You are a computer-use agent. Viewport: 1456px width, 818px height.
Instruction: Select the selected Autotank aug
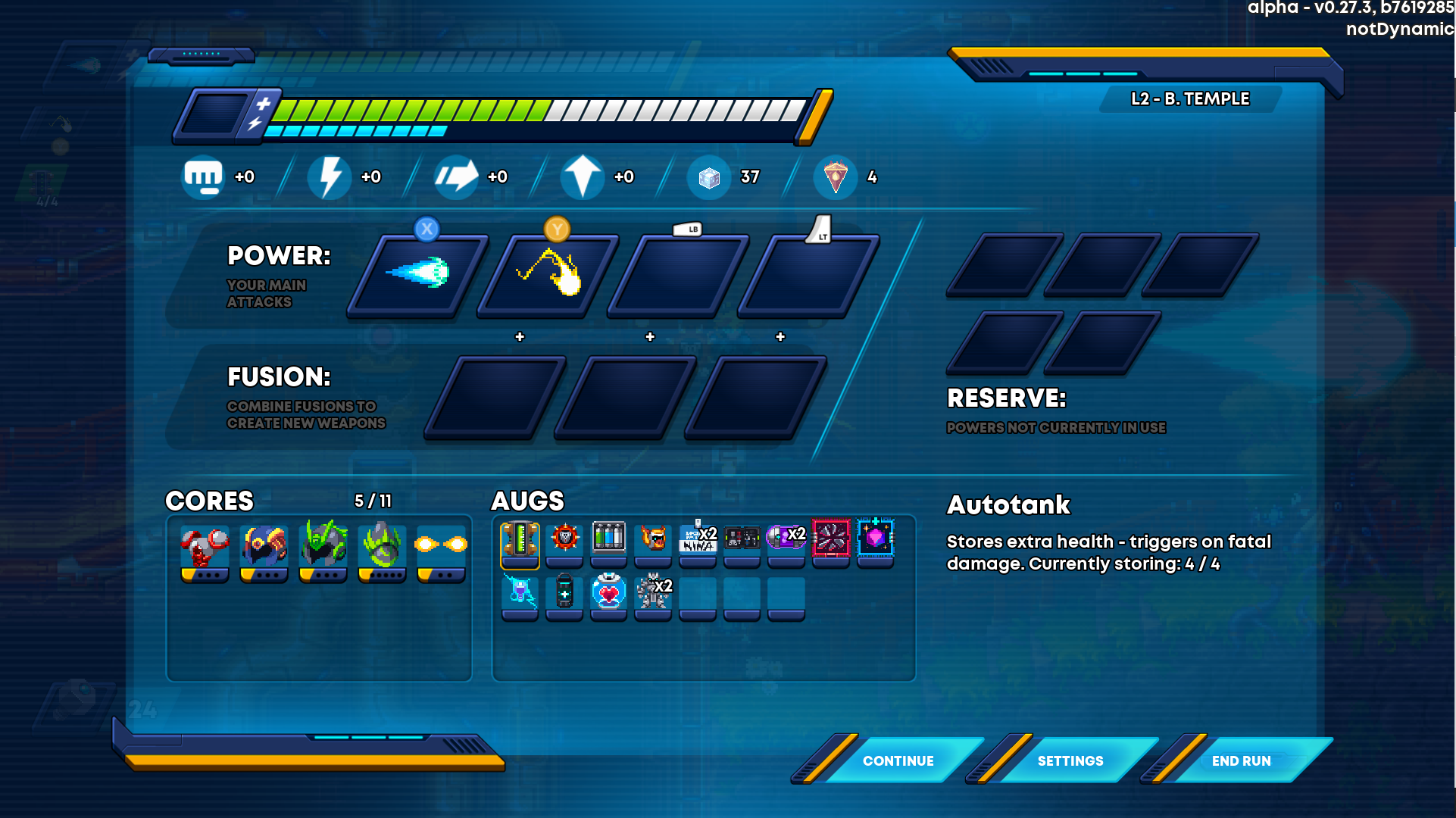point(520,542)
